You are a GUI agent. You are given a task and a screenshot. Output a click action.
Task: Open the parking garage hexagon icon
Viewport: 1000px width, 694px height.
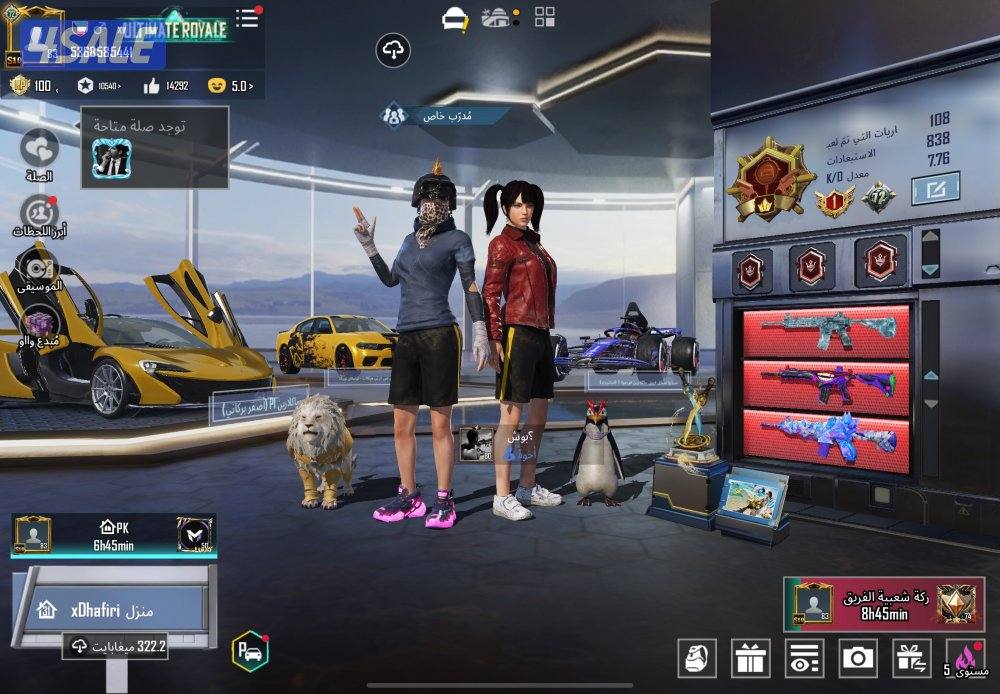click(x=250, y=651)
